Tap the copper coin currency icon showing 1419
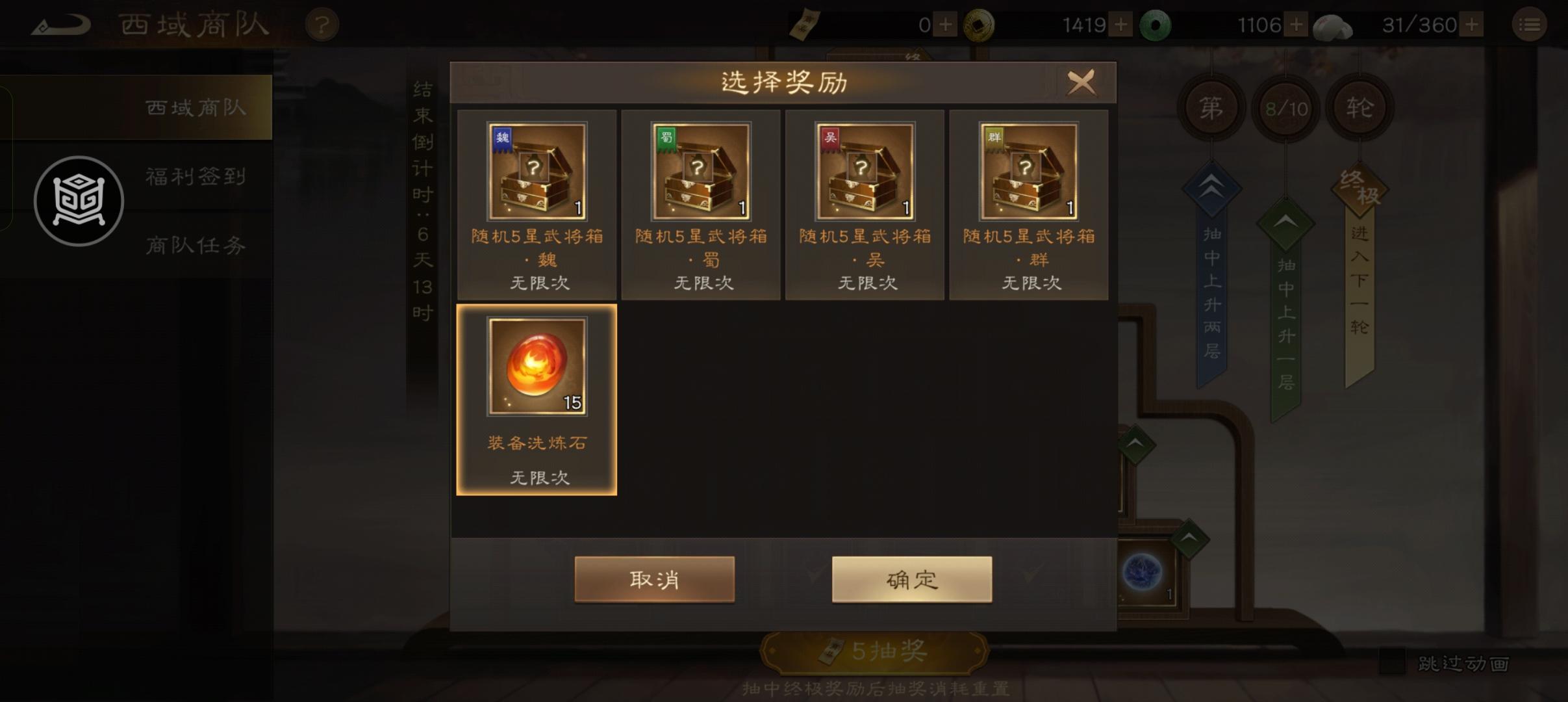 981,24
